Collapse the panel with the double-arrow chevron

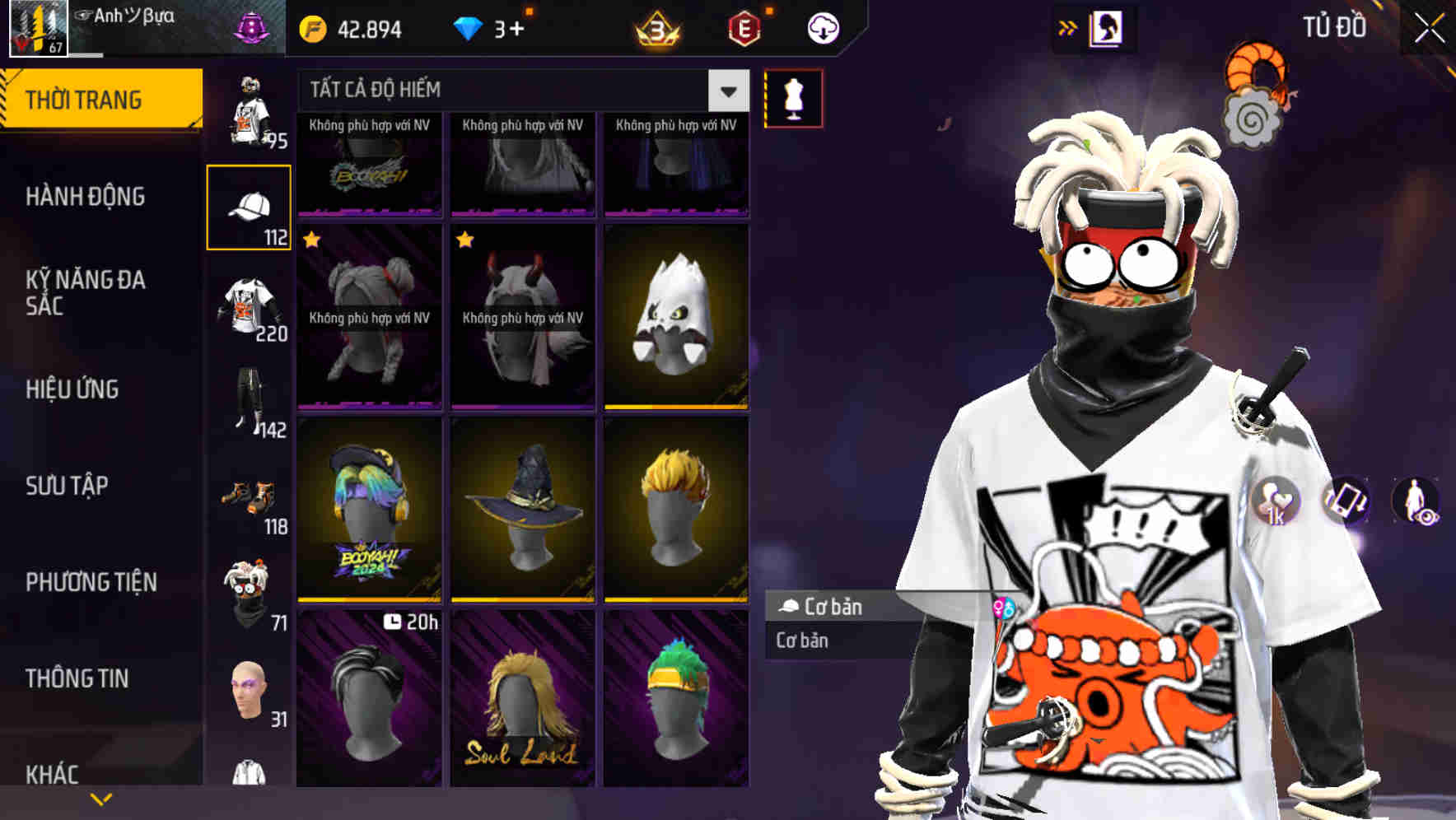tap(1067, 26)
